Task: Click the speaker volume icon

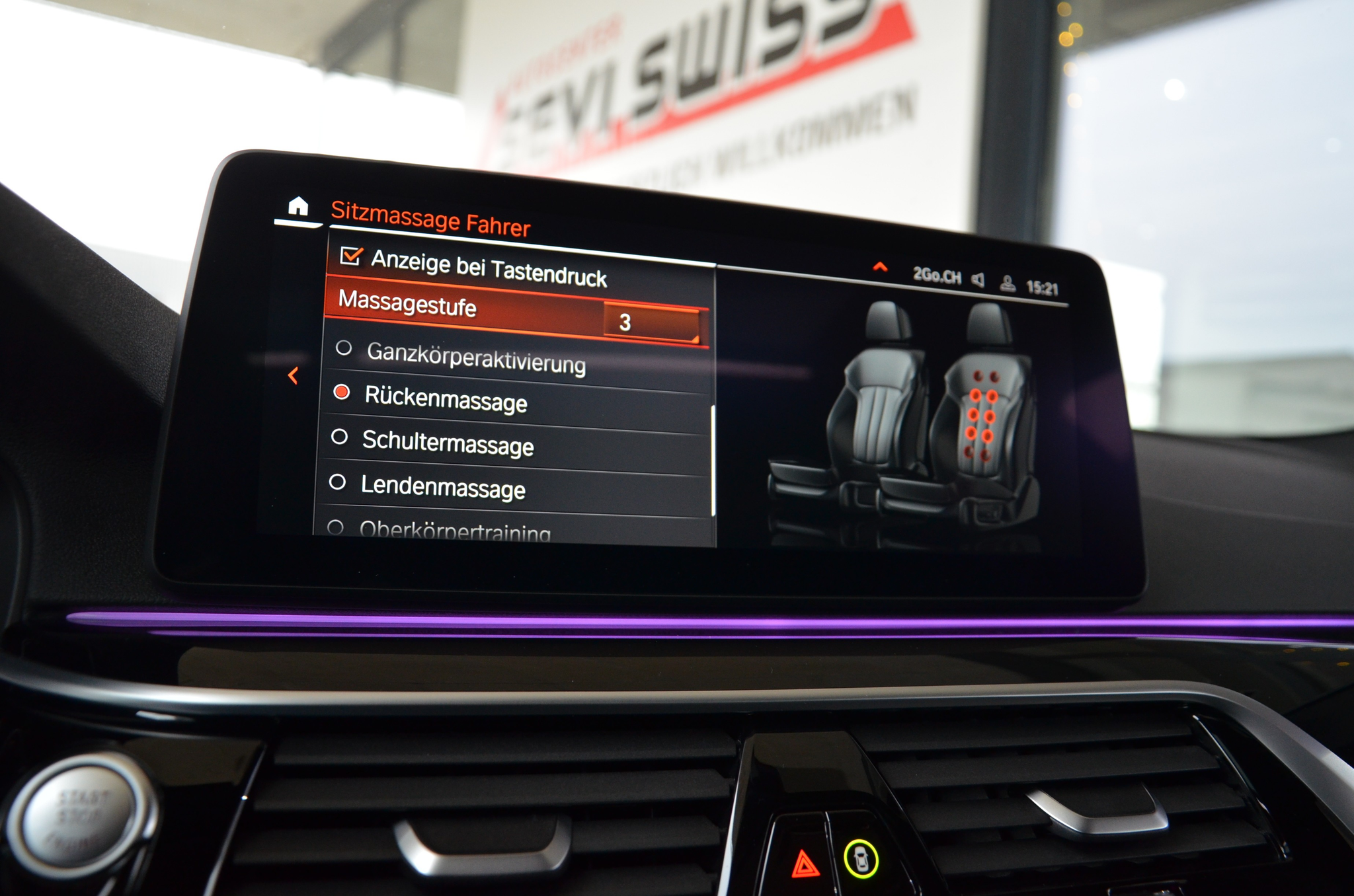Action: point(978,280)
